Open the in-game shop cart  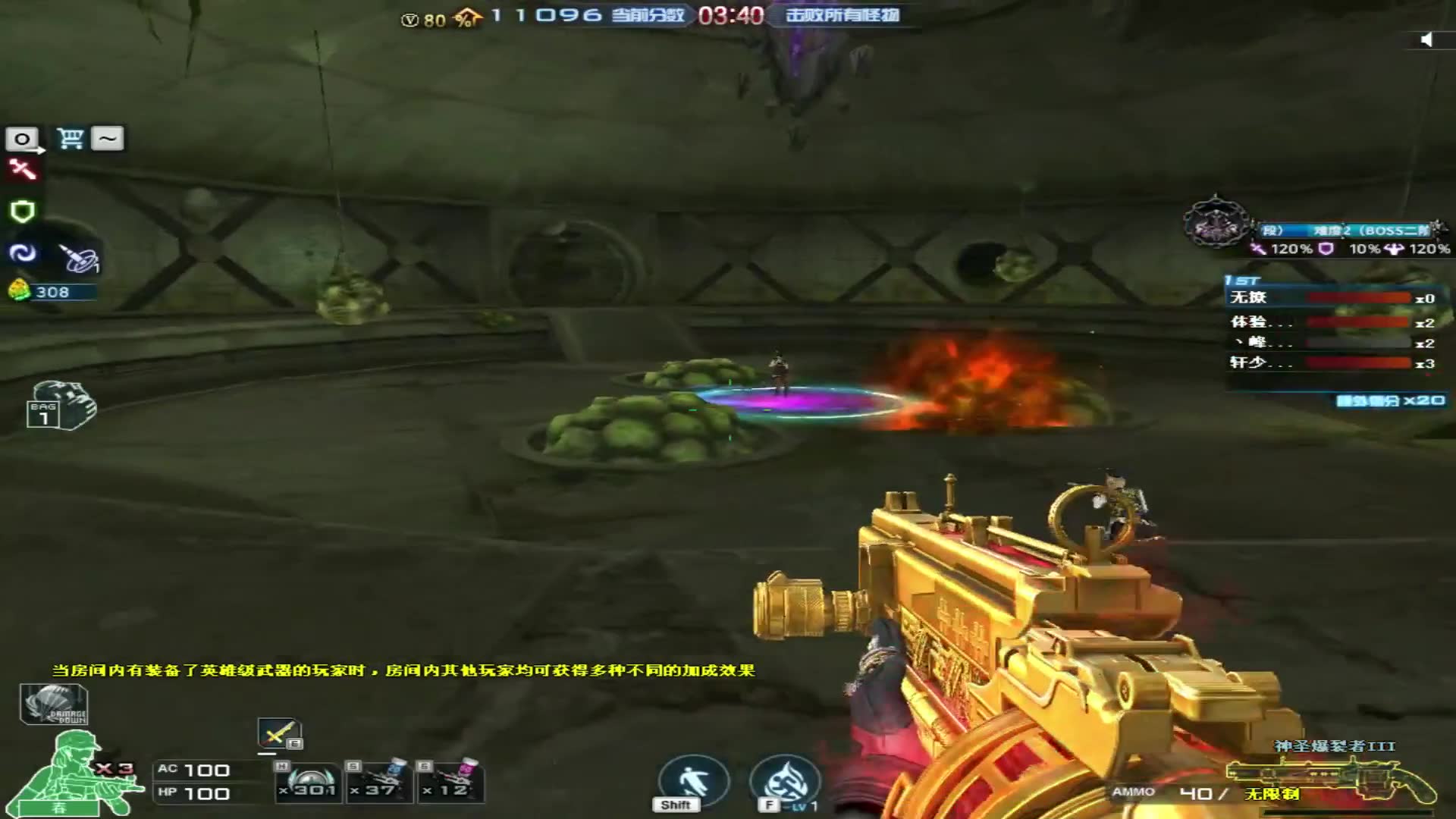click(x=72, y=139)
